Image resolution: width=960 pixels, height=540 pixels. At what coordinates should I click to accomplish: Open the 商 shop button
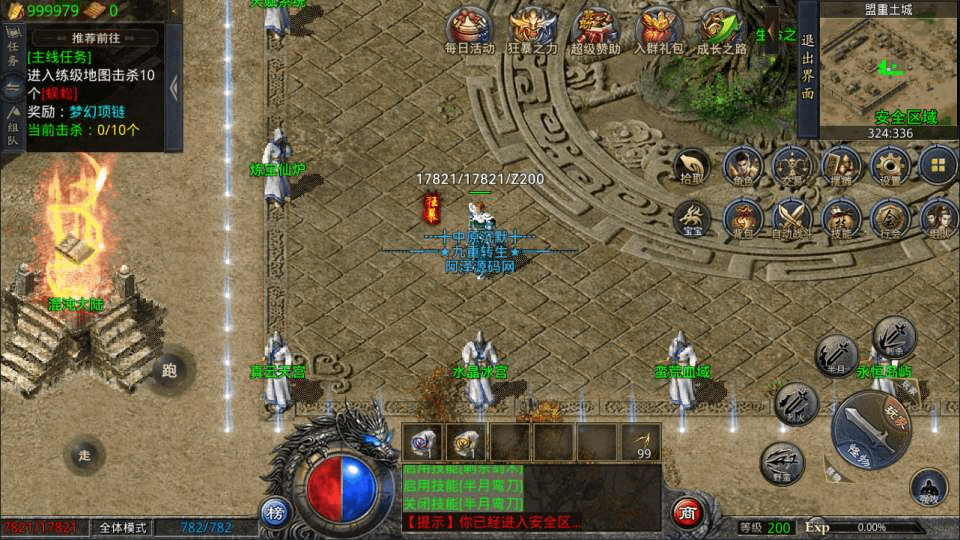[x=686, y=512]
